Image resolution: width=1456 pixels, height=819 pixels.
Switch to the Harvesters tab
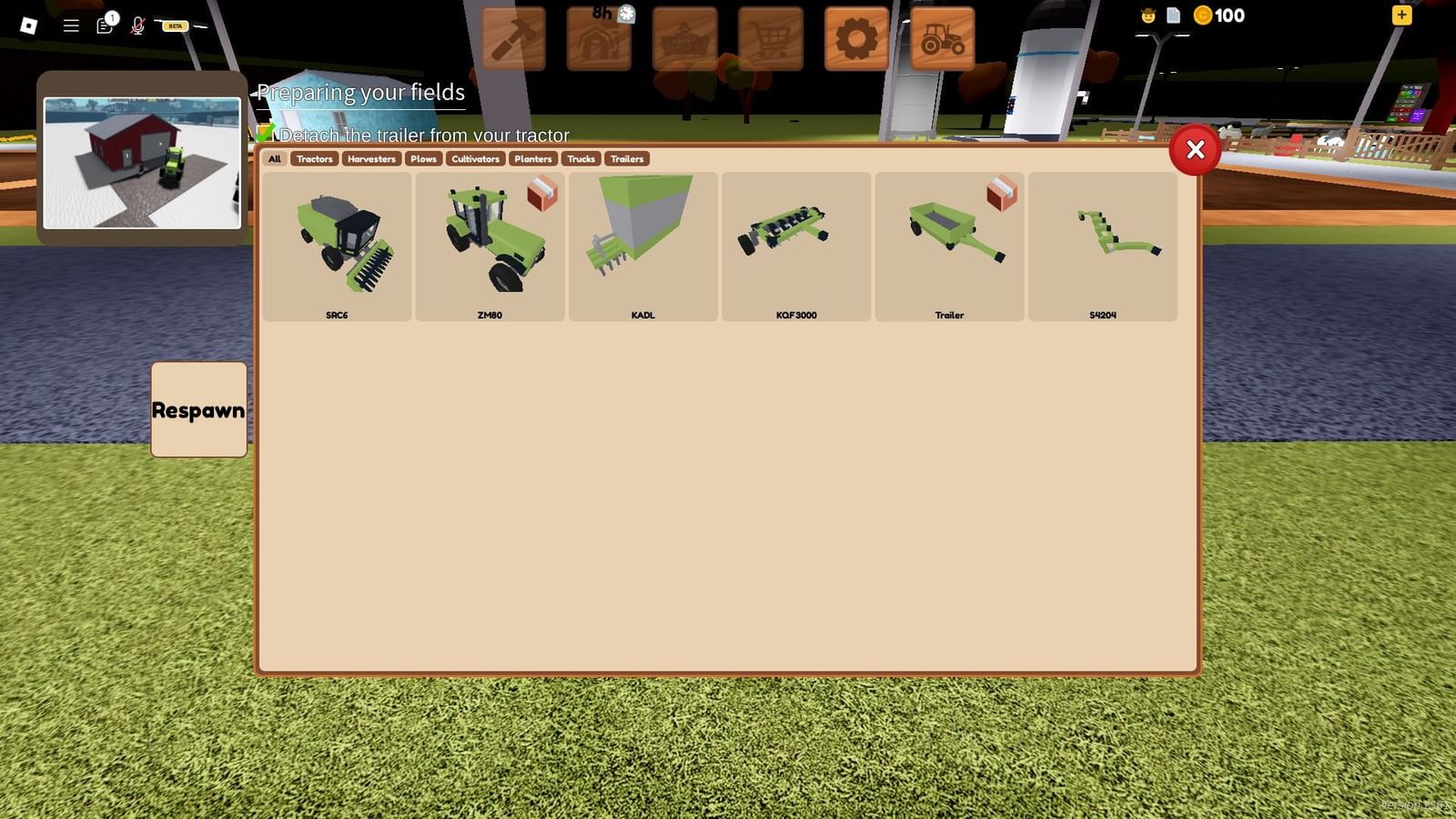click(371, 158)
